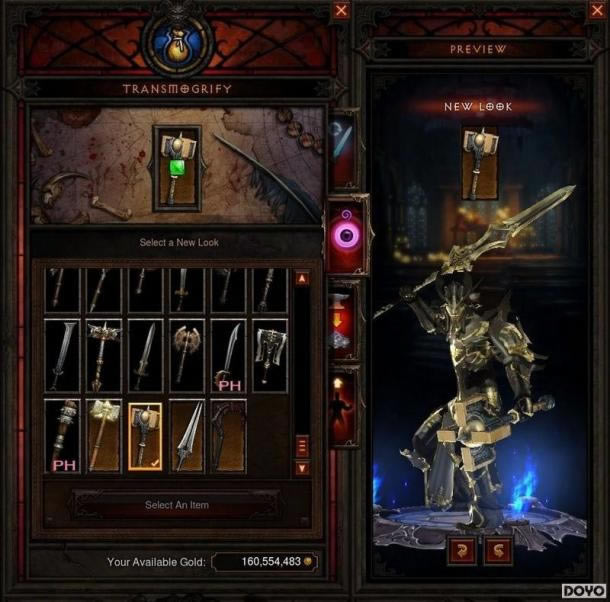This screenshot has height=602, width=610.
Task: Select the spiked club marked PH
Action: coord(63,436)
